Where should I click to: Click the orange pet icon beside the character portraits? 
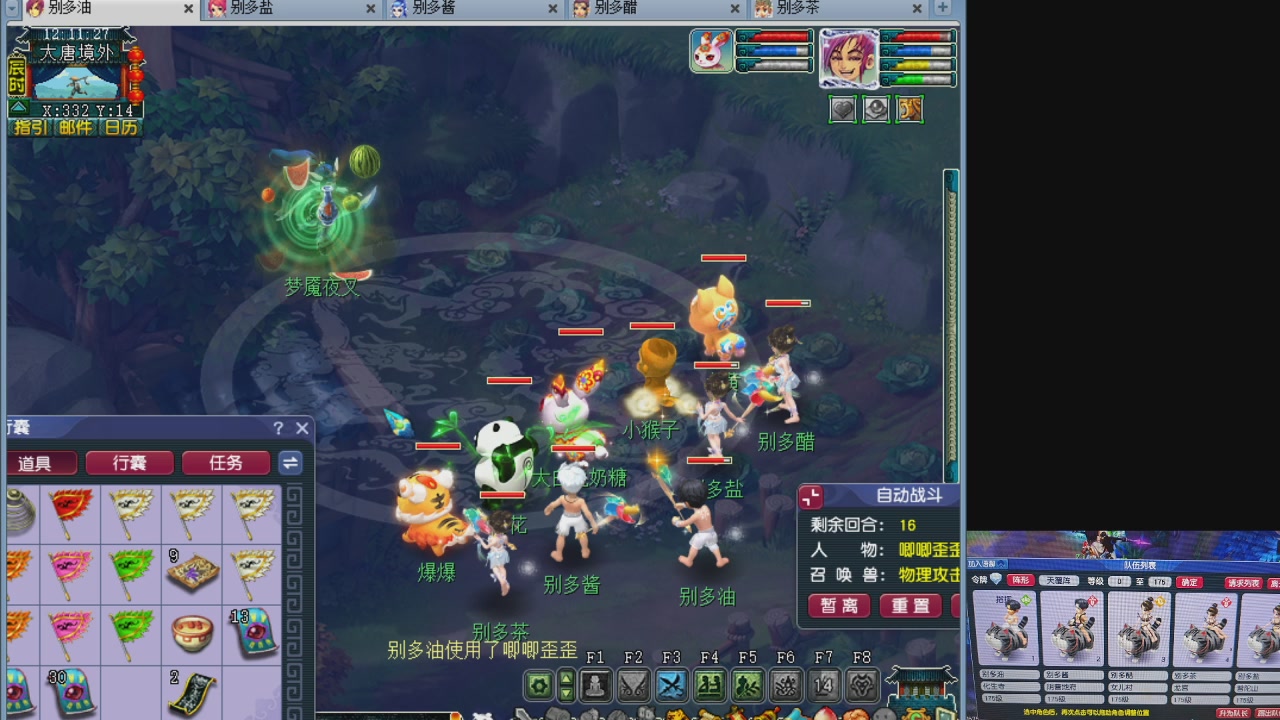click(909, 109)
